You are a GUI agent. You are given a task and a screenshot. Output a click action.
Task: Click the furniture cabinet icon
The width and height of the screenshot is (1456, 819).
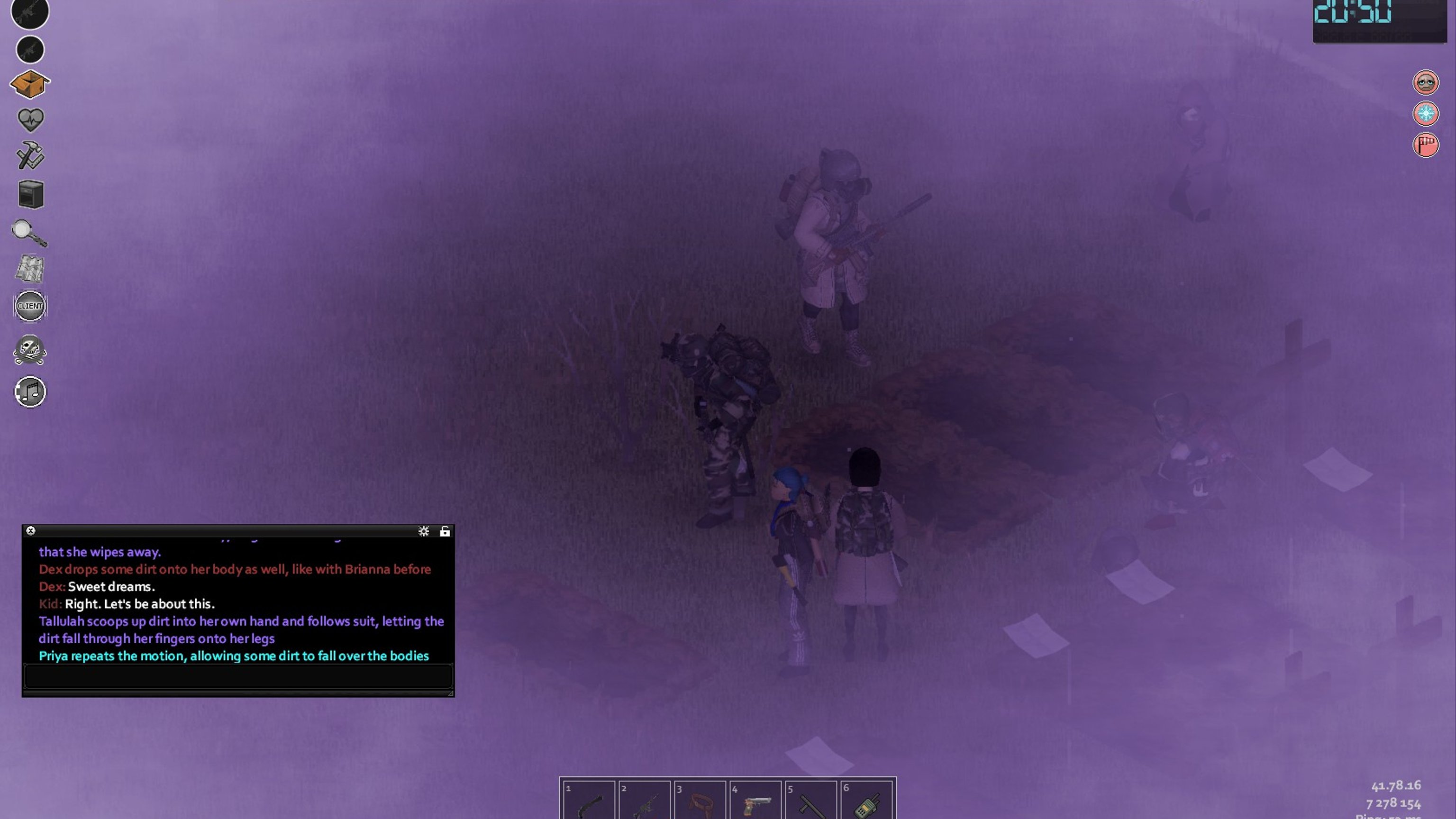pos(30,194)
